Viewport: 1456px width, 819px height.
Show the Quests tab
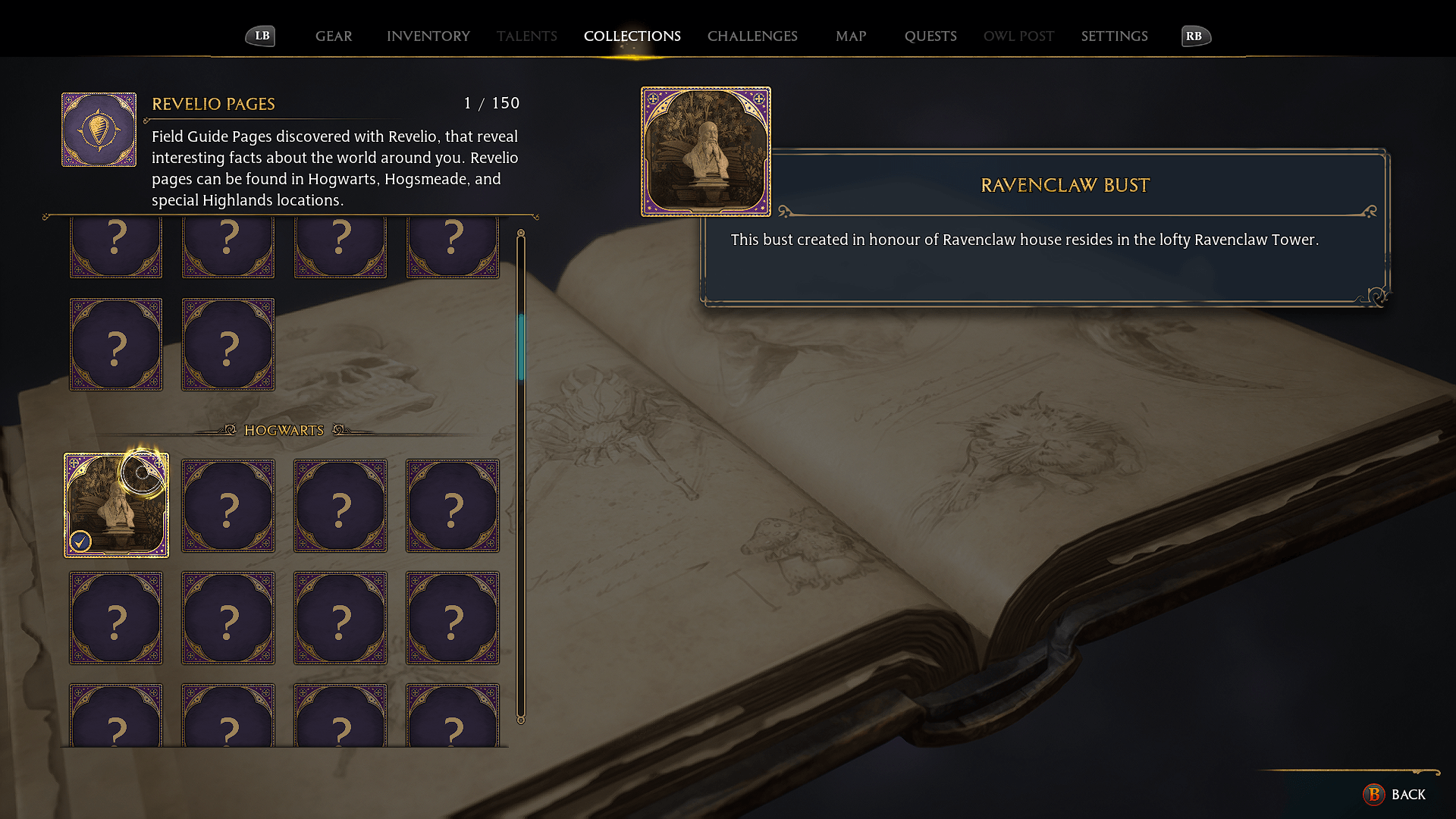click(x=930, y=36)
